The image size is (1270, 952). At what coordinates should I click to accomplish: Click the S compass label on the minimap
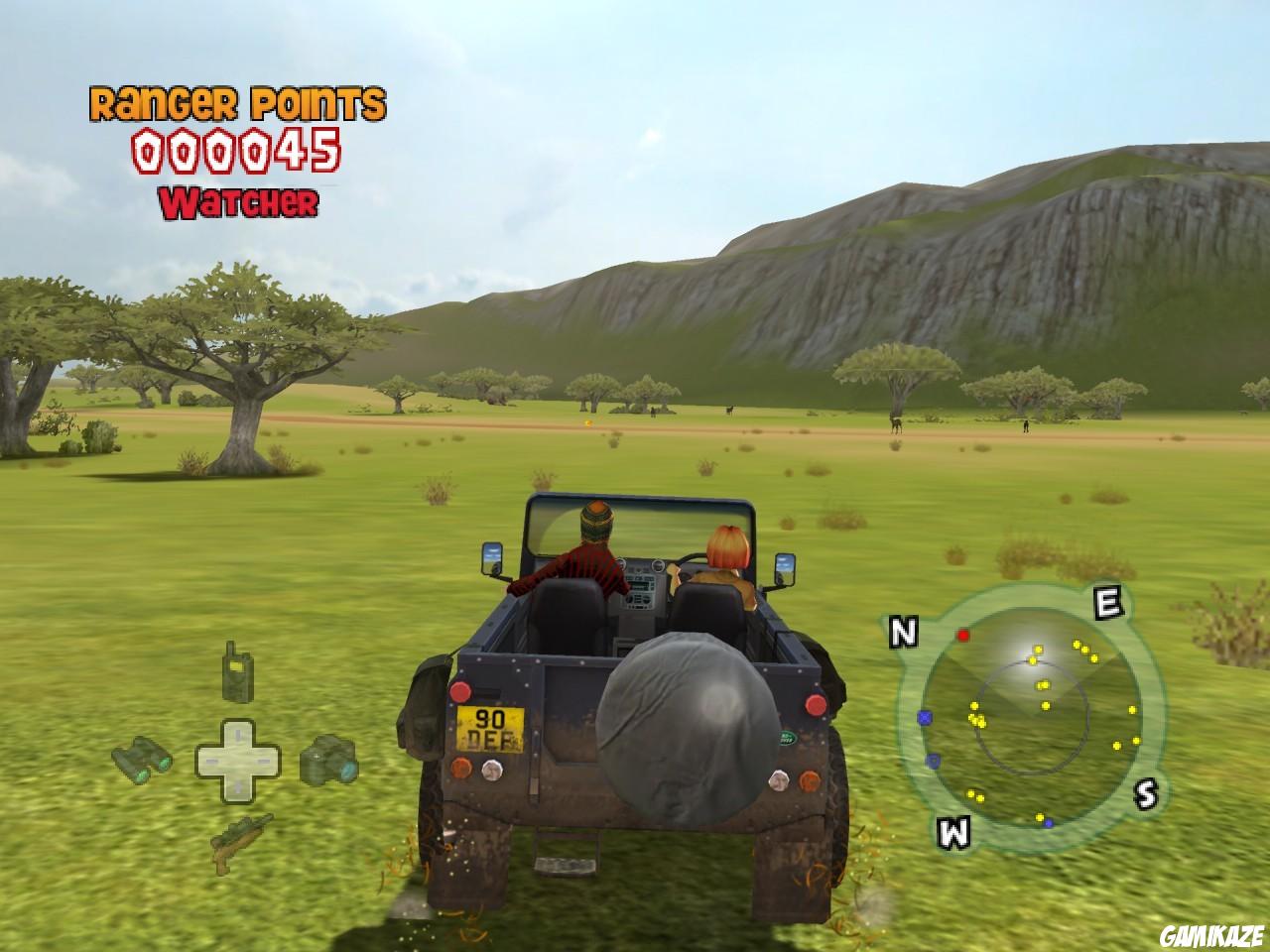point(1146,792)
